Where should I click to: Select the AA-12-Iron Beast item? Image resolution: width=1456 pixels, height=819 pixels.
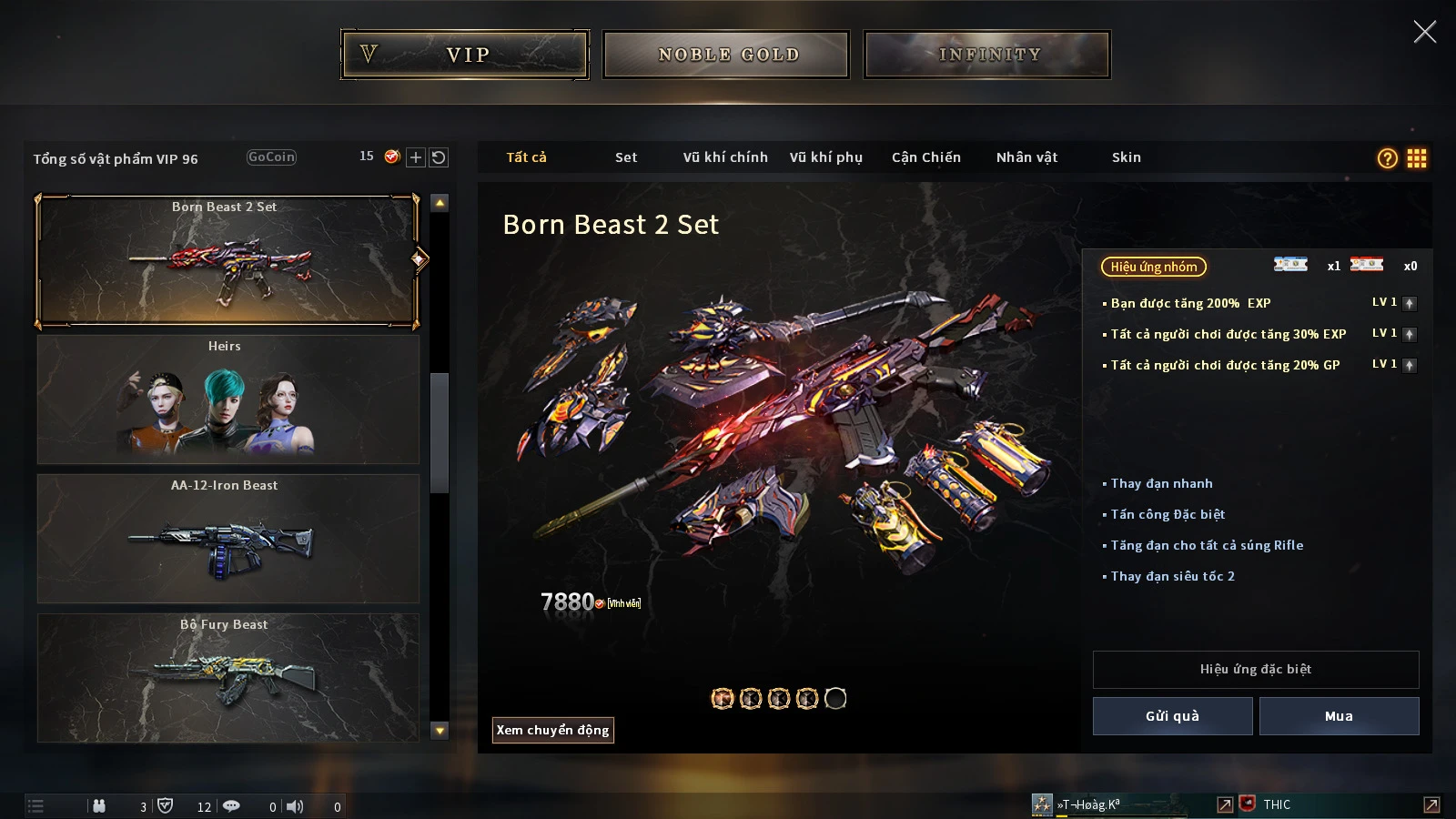pyautogui.click(x=227, y=539)
